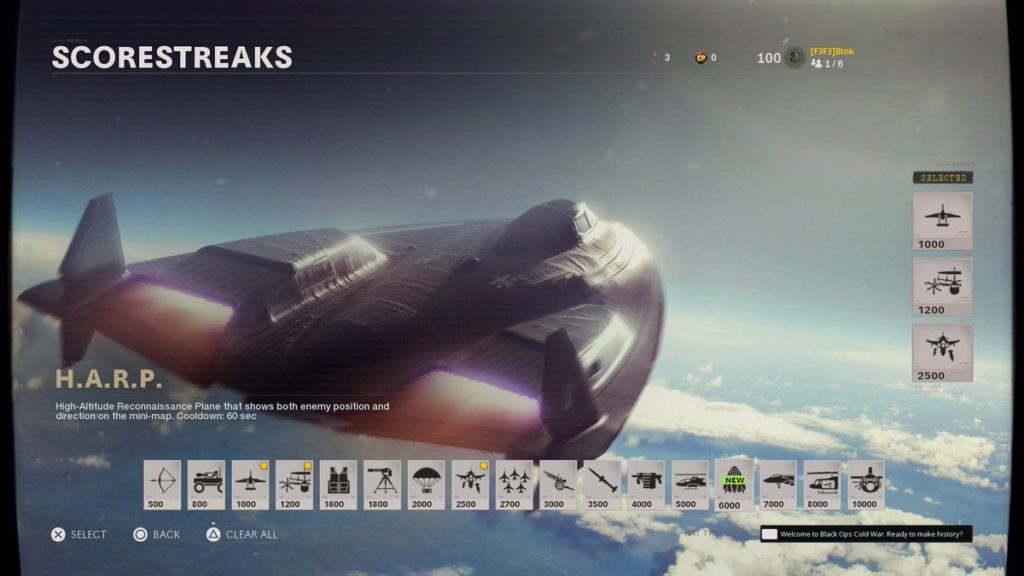
Task: Open the NEW scorestreak costing 6000
Action: (x=734, y=485)
